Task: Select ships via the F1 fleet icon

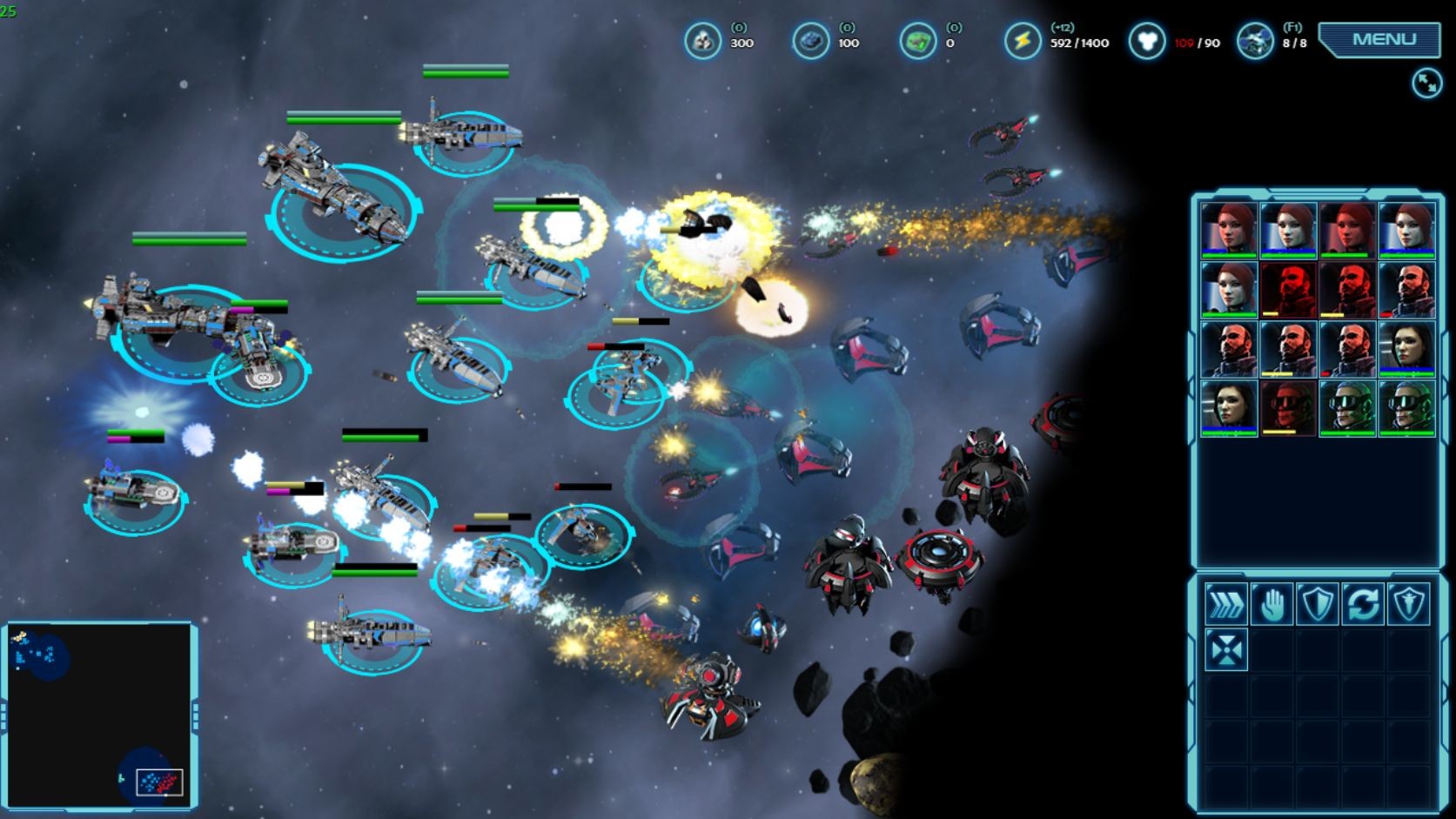Action: click(x=1255, y=41)
